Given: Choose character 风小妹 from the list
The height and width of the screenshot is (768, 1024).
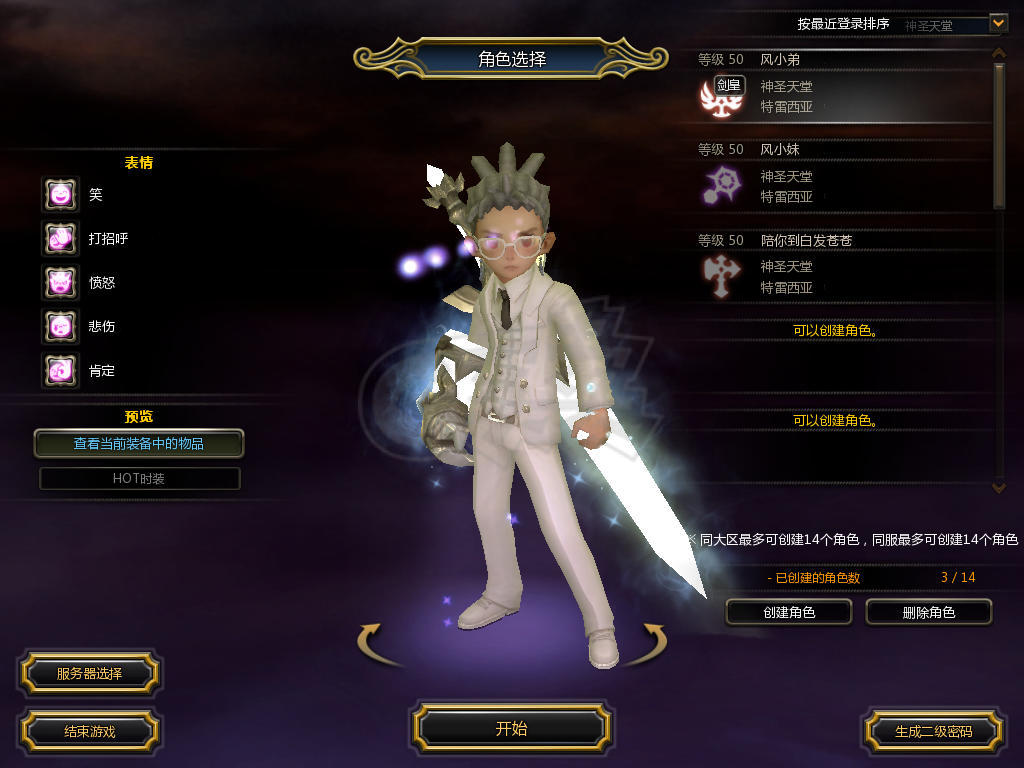Looking at the screenshot, I should click(840, 177).
